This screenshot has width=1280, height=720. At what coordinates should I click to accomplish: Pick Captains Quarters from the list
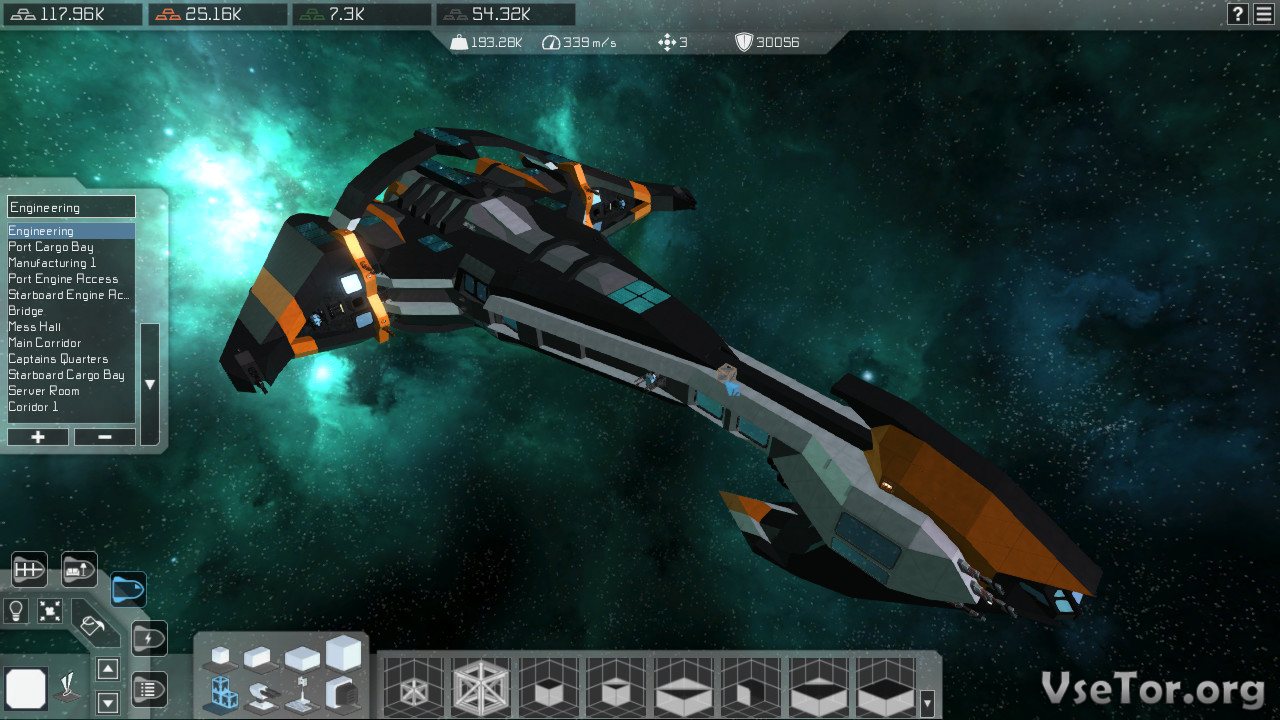tap(58, 359)
